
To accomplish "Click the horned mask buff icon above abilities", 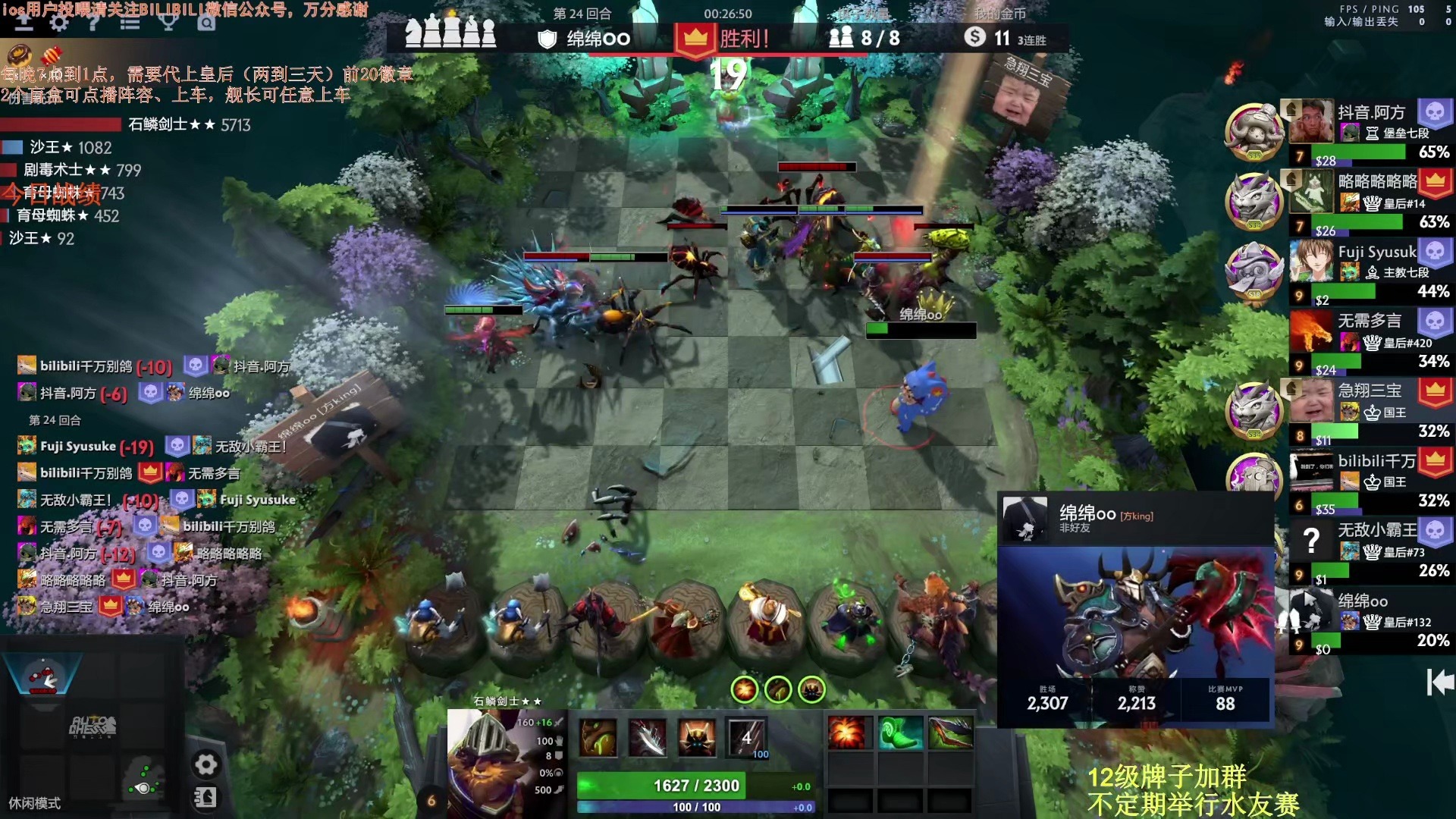I will coord(812,689).
